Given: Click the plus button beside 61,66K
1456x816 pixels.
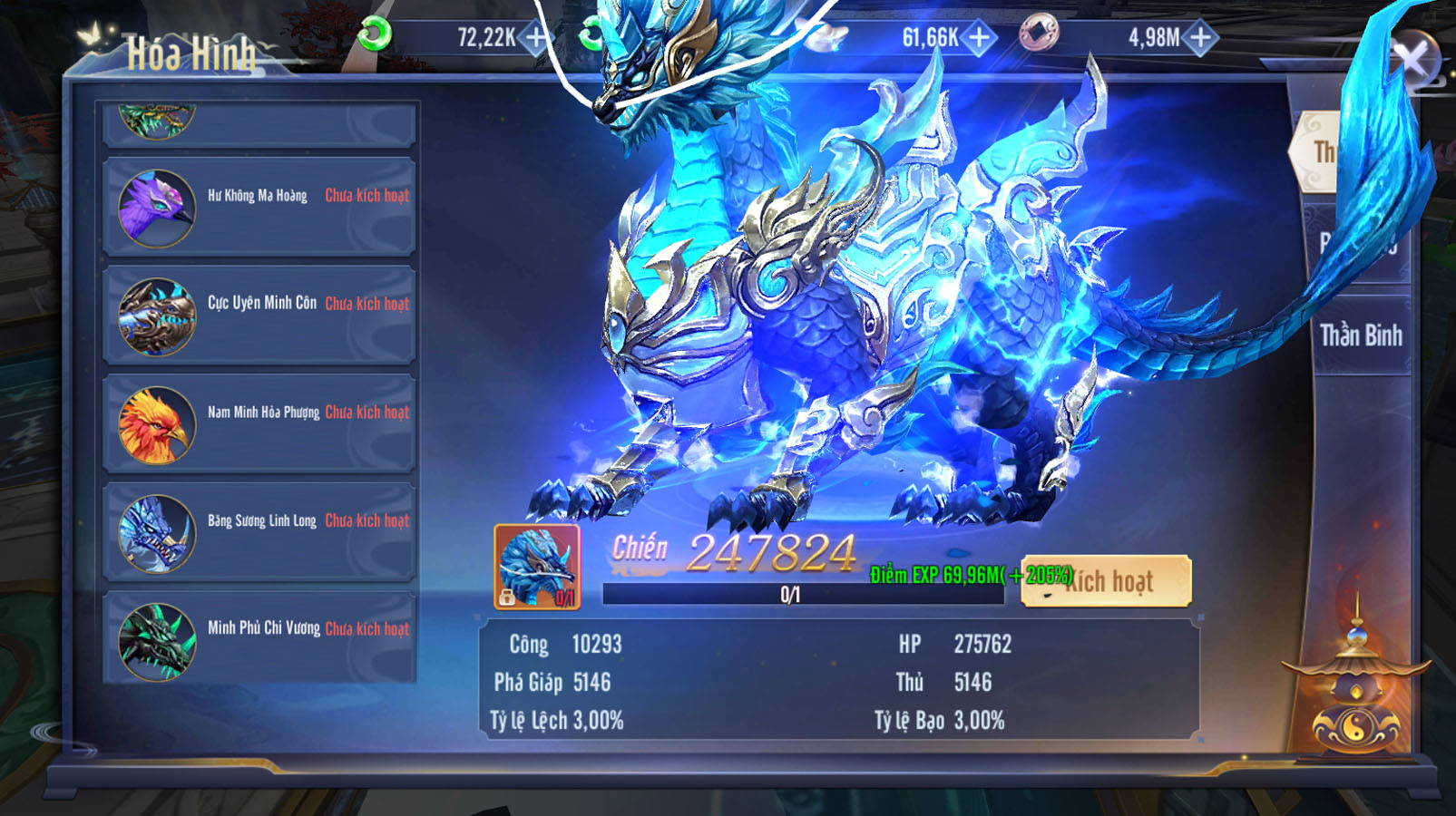Looking at the screenshot, I should 979,37.
